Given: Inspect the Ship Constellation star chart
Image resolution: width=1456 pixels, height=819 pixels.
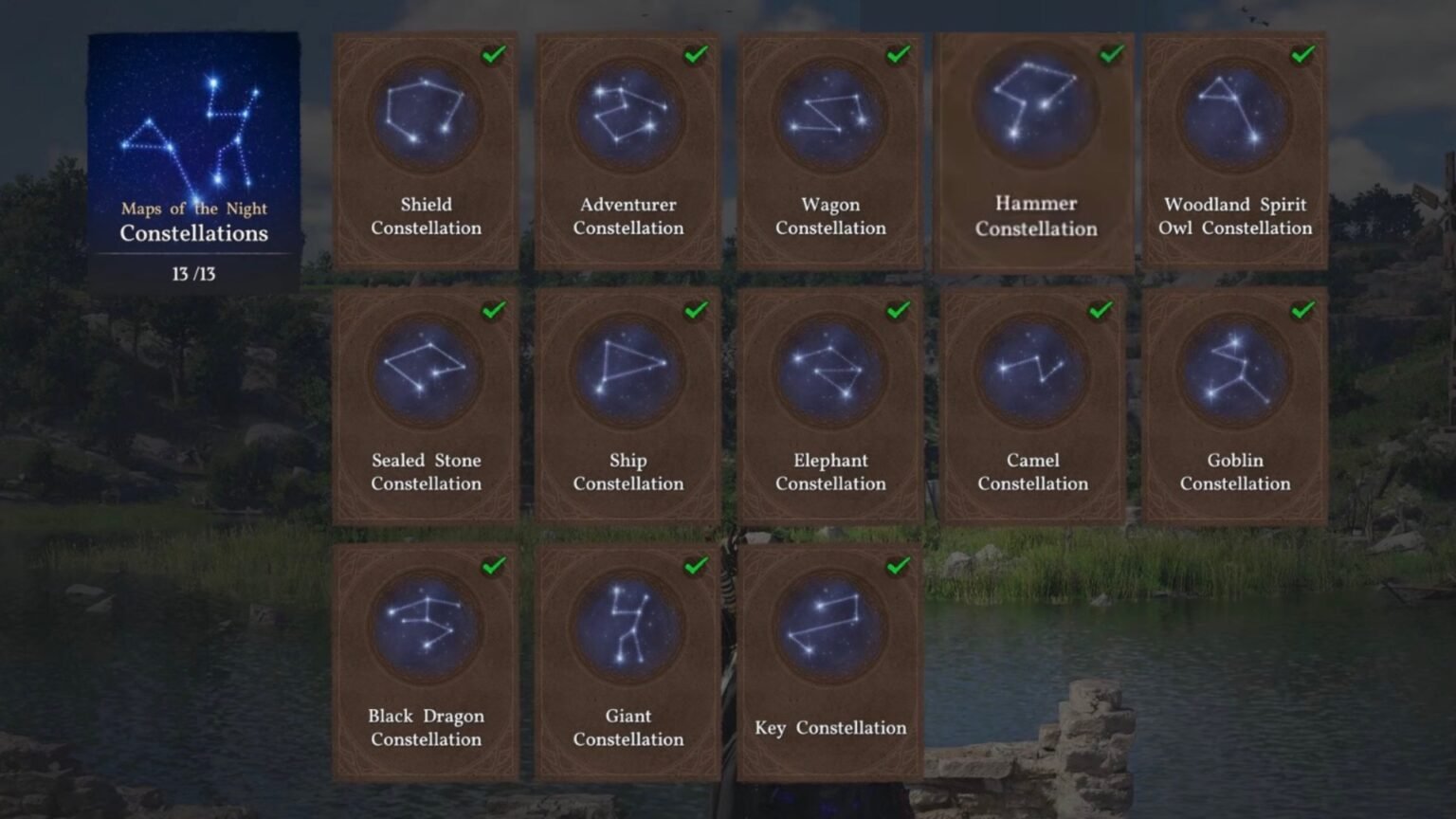Looking at the screenshot, I should (x=628, y=370).
